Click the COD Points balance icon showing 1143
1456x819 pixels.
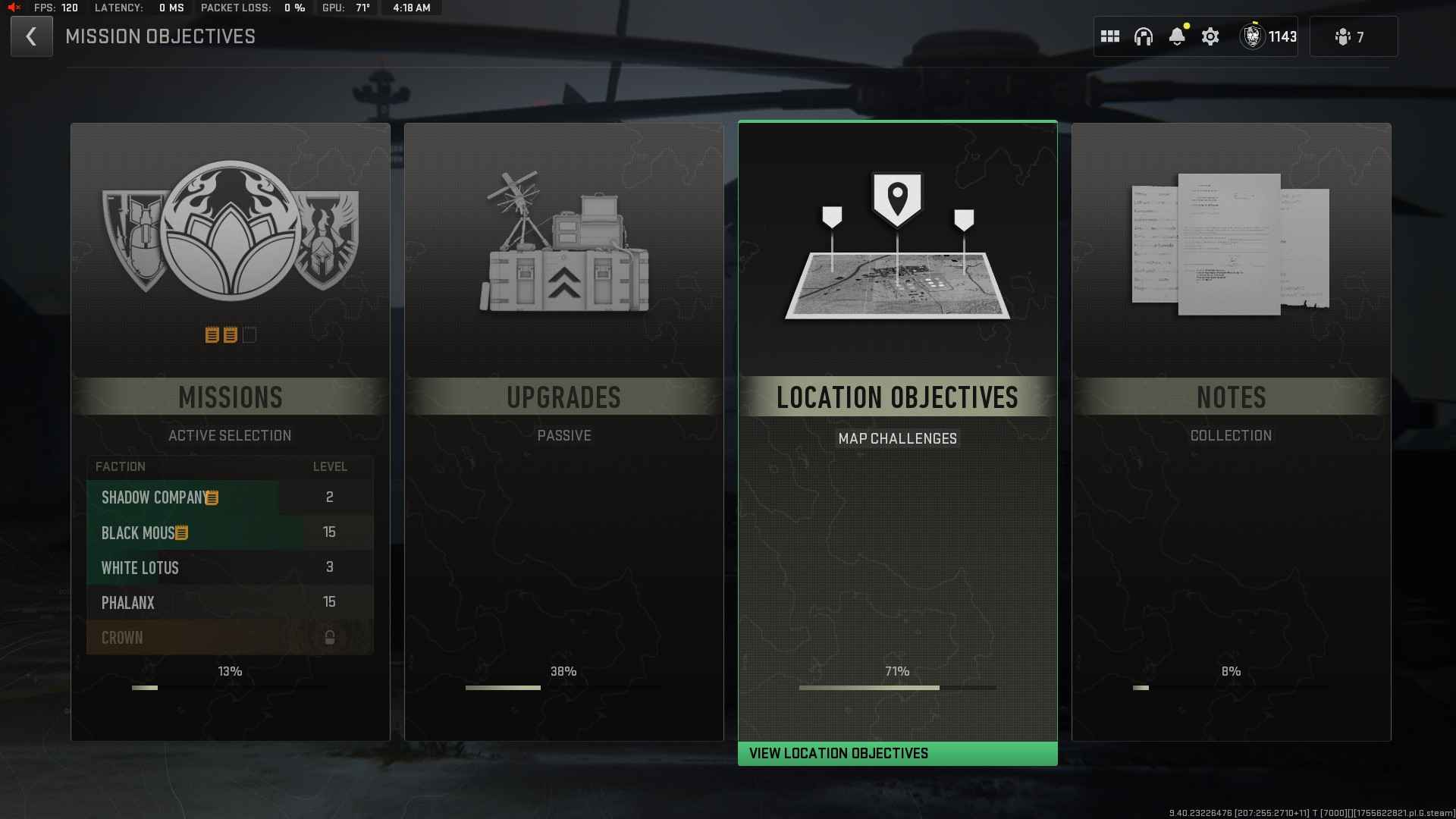pyautogui.click(x=1253, y=36)
